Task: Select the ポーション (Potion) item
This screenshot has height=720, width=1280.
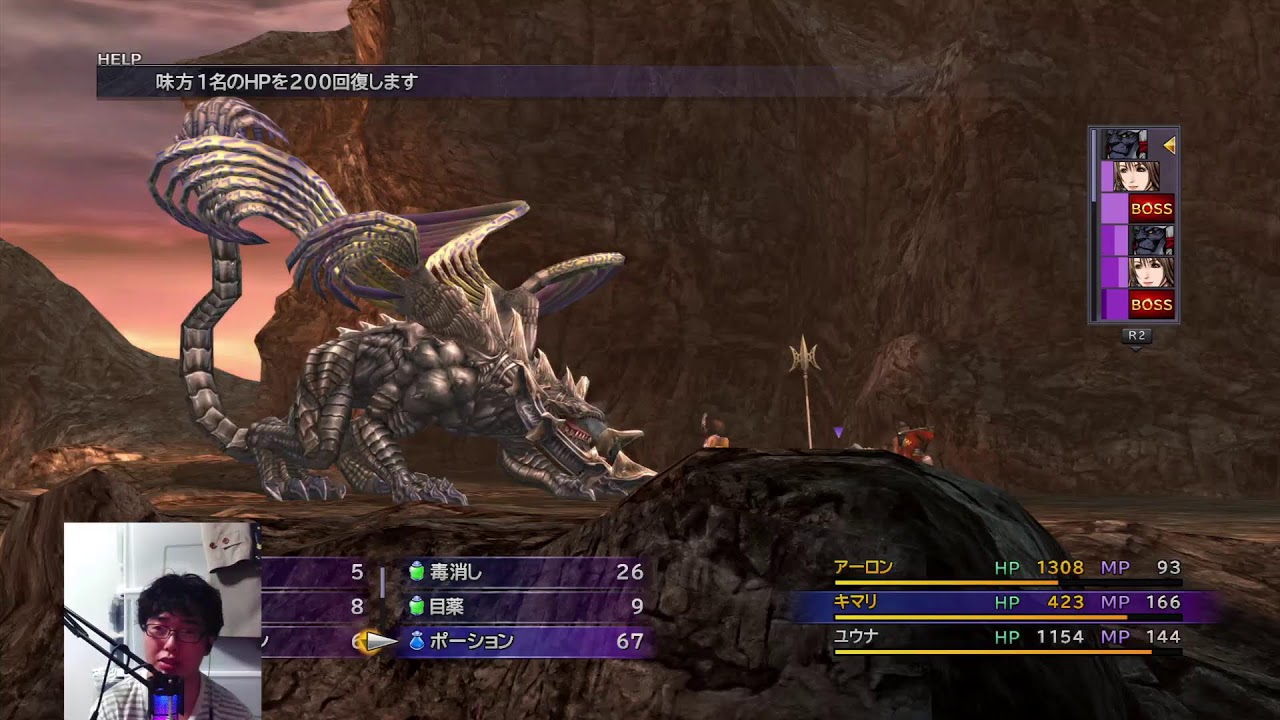Action: (471, 641)
